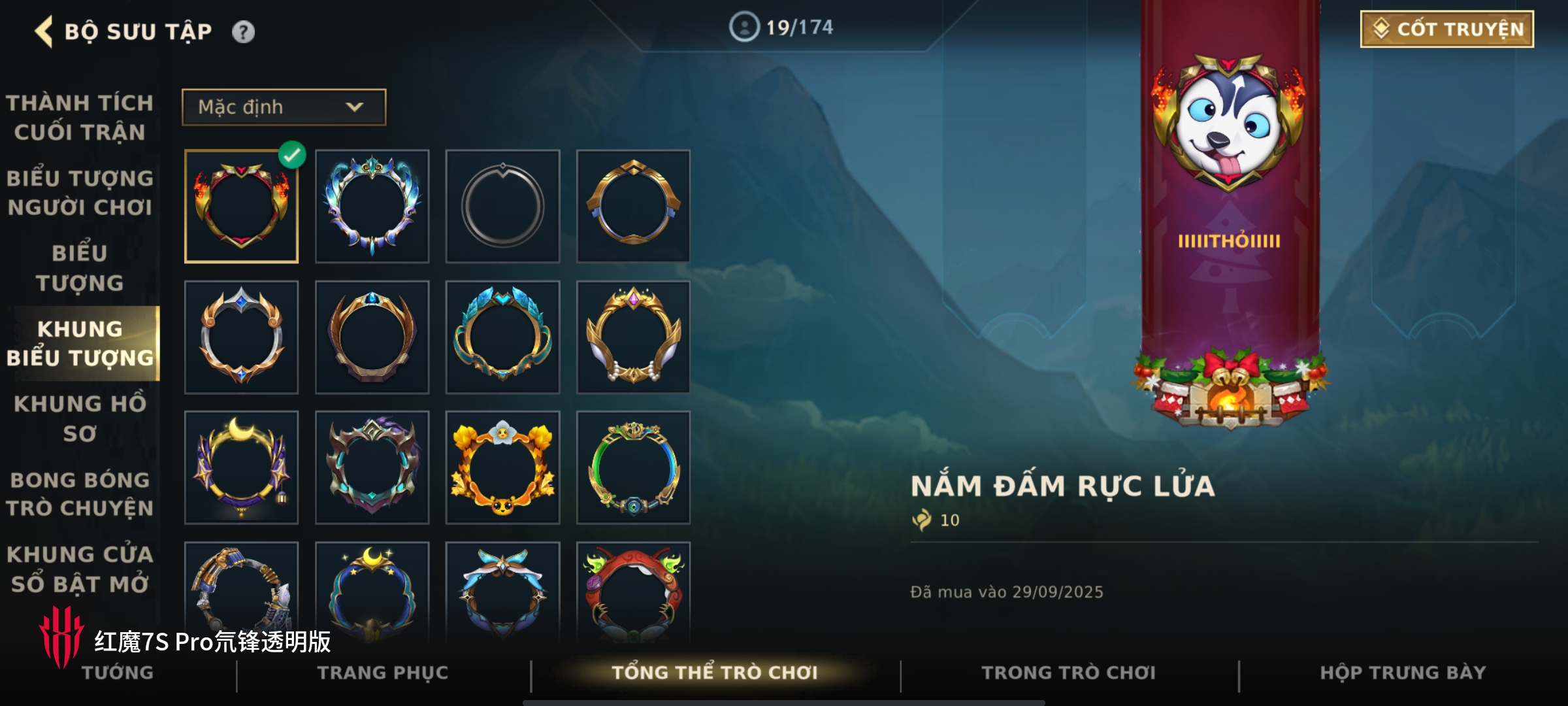Viewport: 1568px width, 706px height.
Task: Select the orange flower bee frame
Action: point(502,467)
